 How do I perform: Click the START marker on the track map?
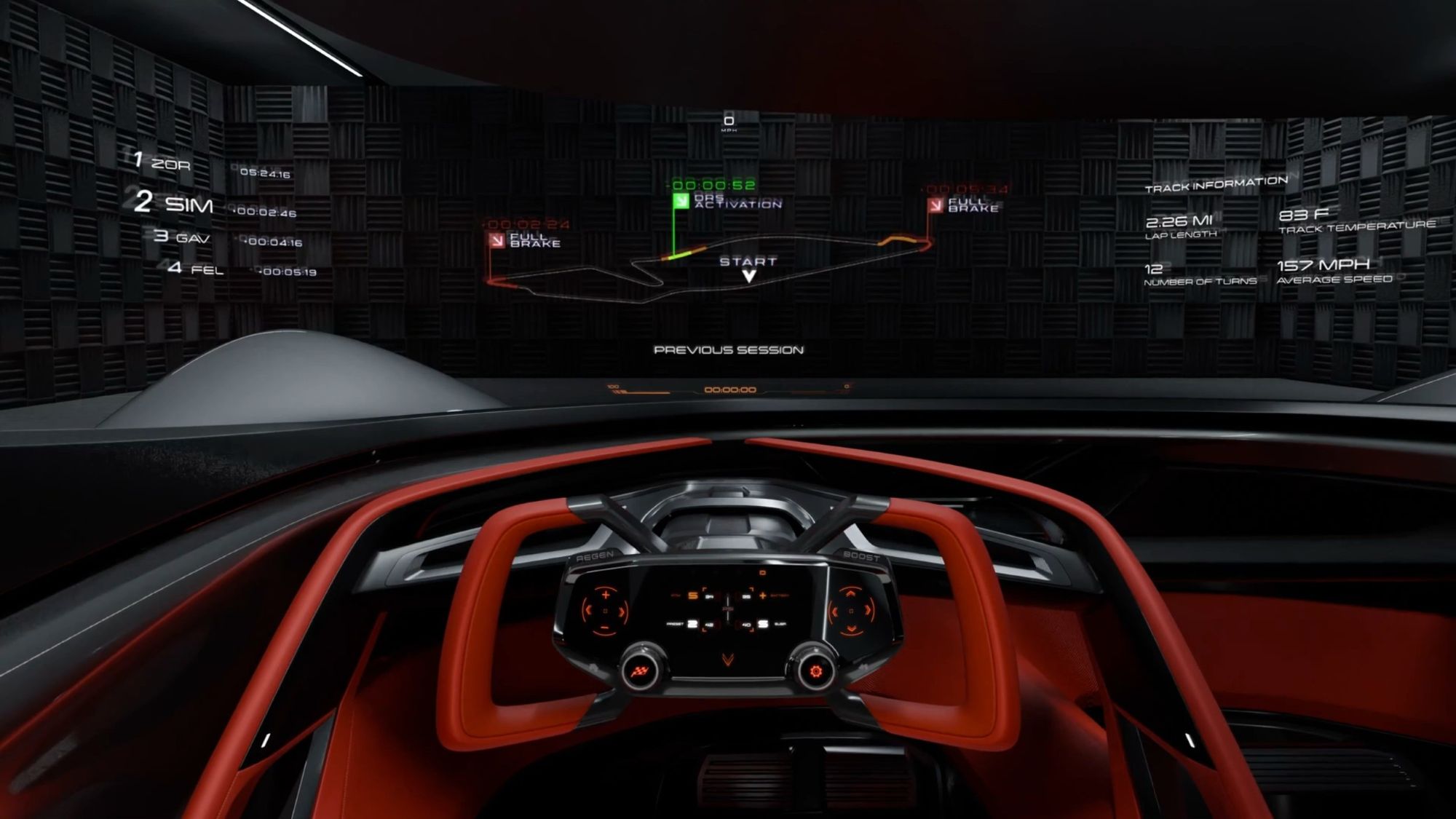[748, 266]
